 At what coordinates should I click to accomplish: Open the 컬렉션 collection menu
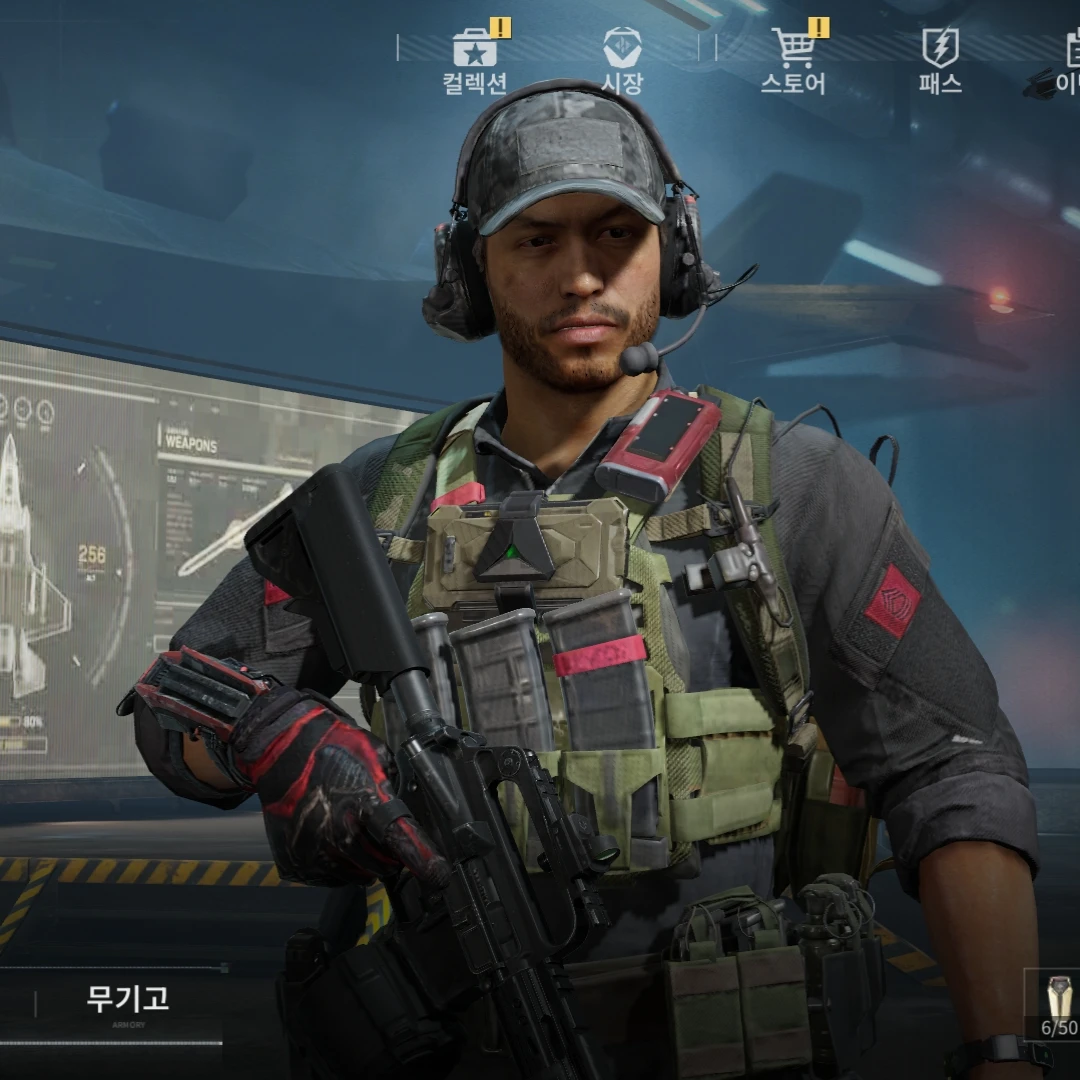(x=475, y=61)
